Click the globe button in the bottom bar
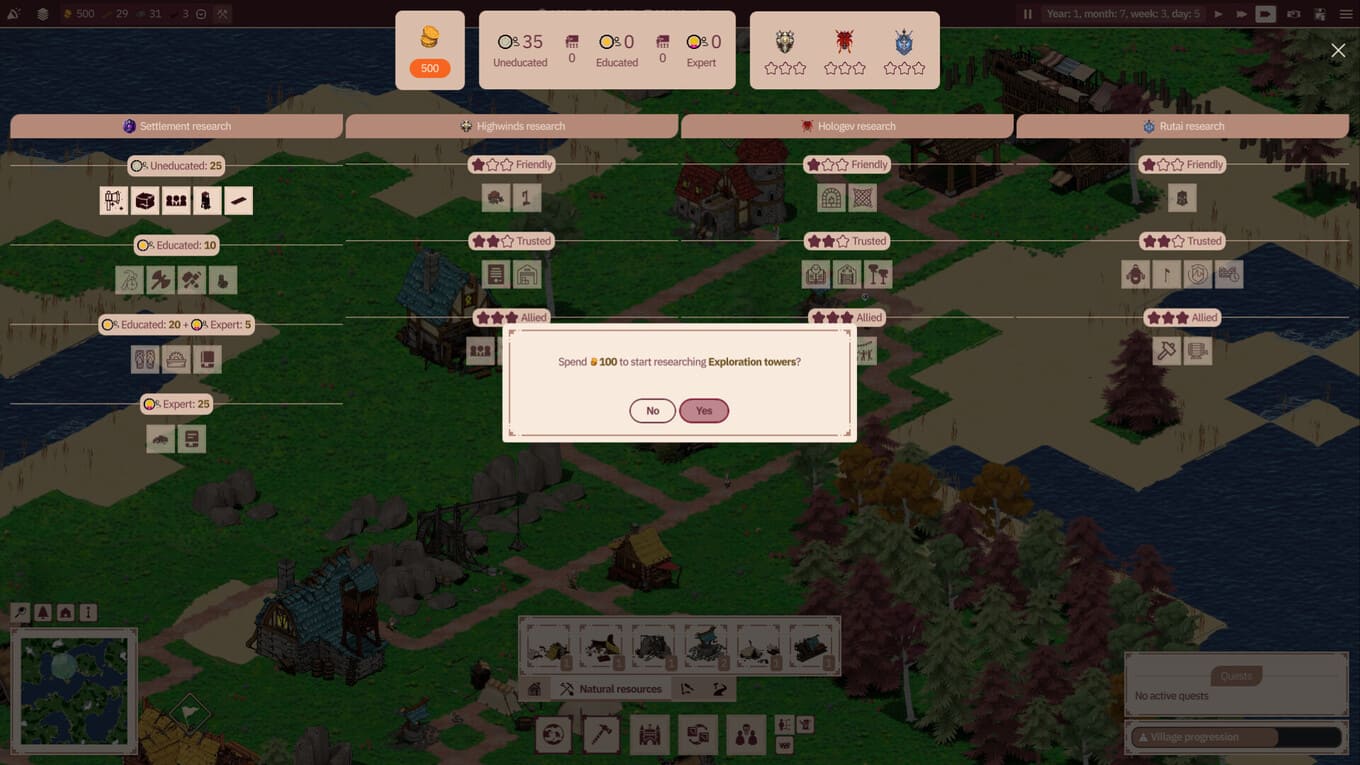The height and width of the screenshot is (765, 1360). 553,735
